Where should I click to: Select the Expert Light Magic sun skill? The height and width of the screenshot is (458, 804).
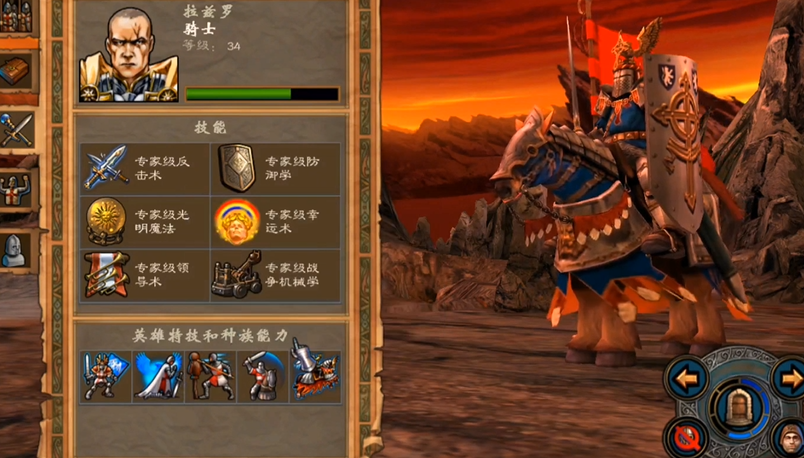coord(106,220)
